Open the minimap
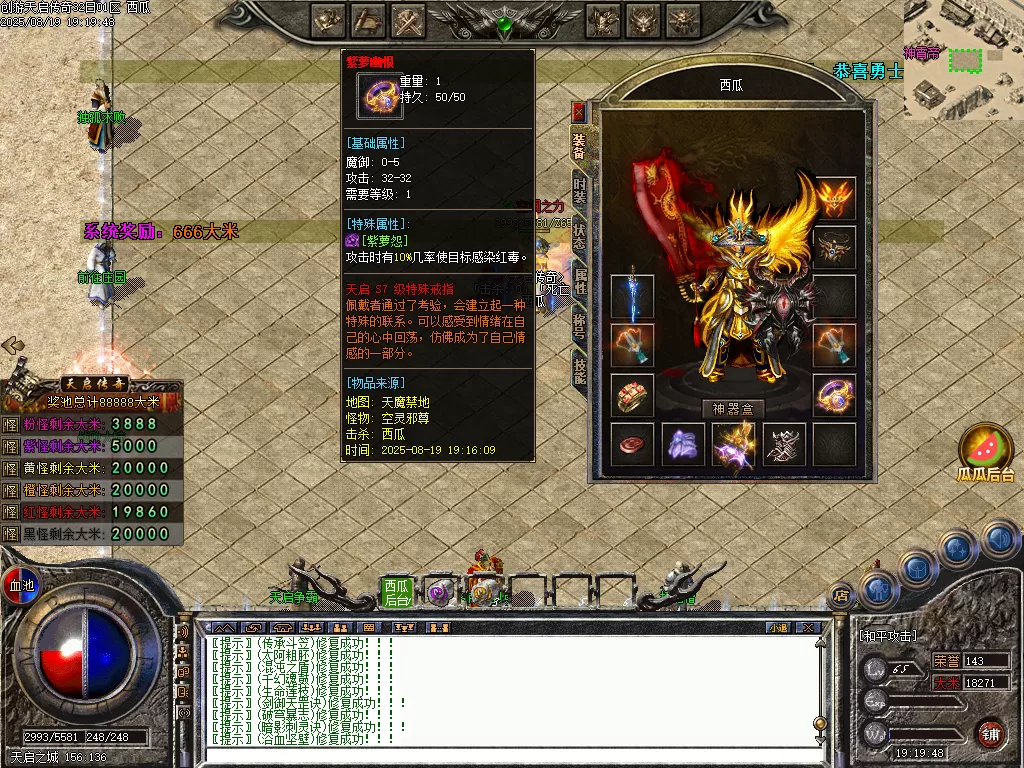 pos(963,60)
